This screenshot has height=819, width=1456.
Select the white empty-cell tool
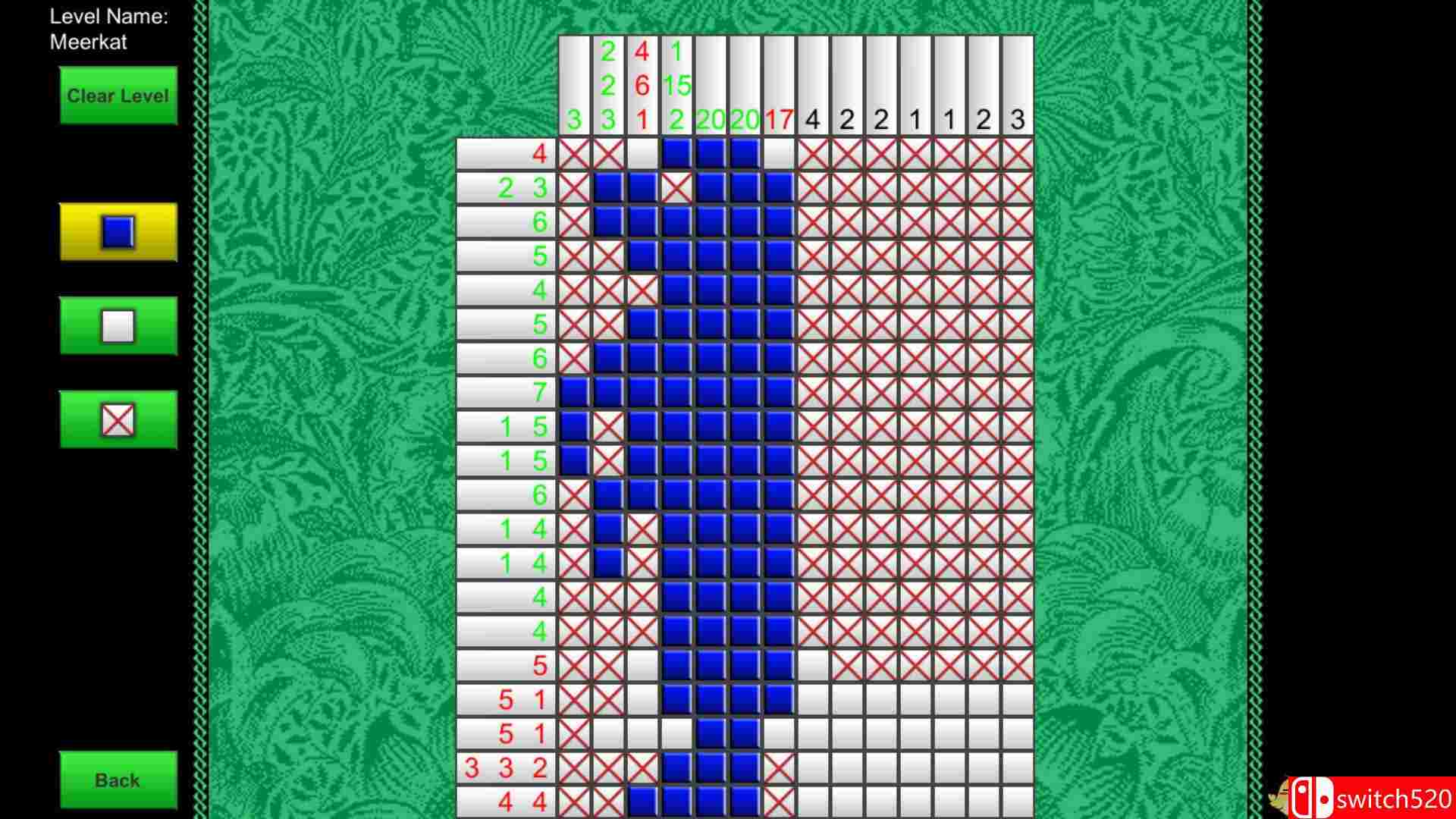[118, 327]
